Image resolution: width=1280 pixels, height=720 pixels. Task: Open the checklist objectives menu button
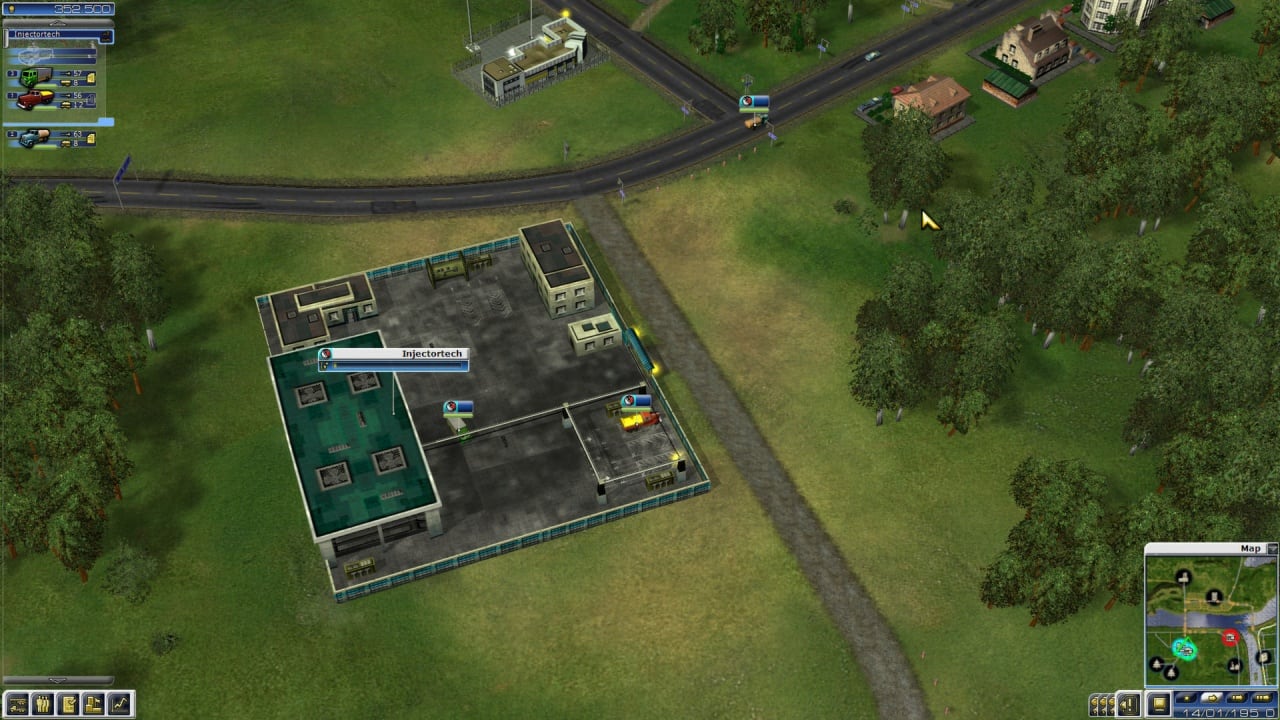(x=69, y=704)
